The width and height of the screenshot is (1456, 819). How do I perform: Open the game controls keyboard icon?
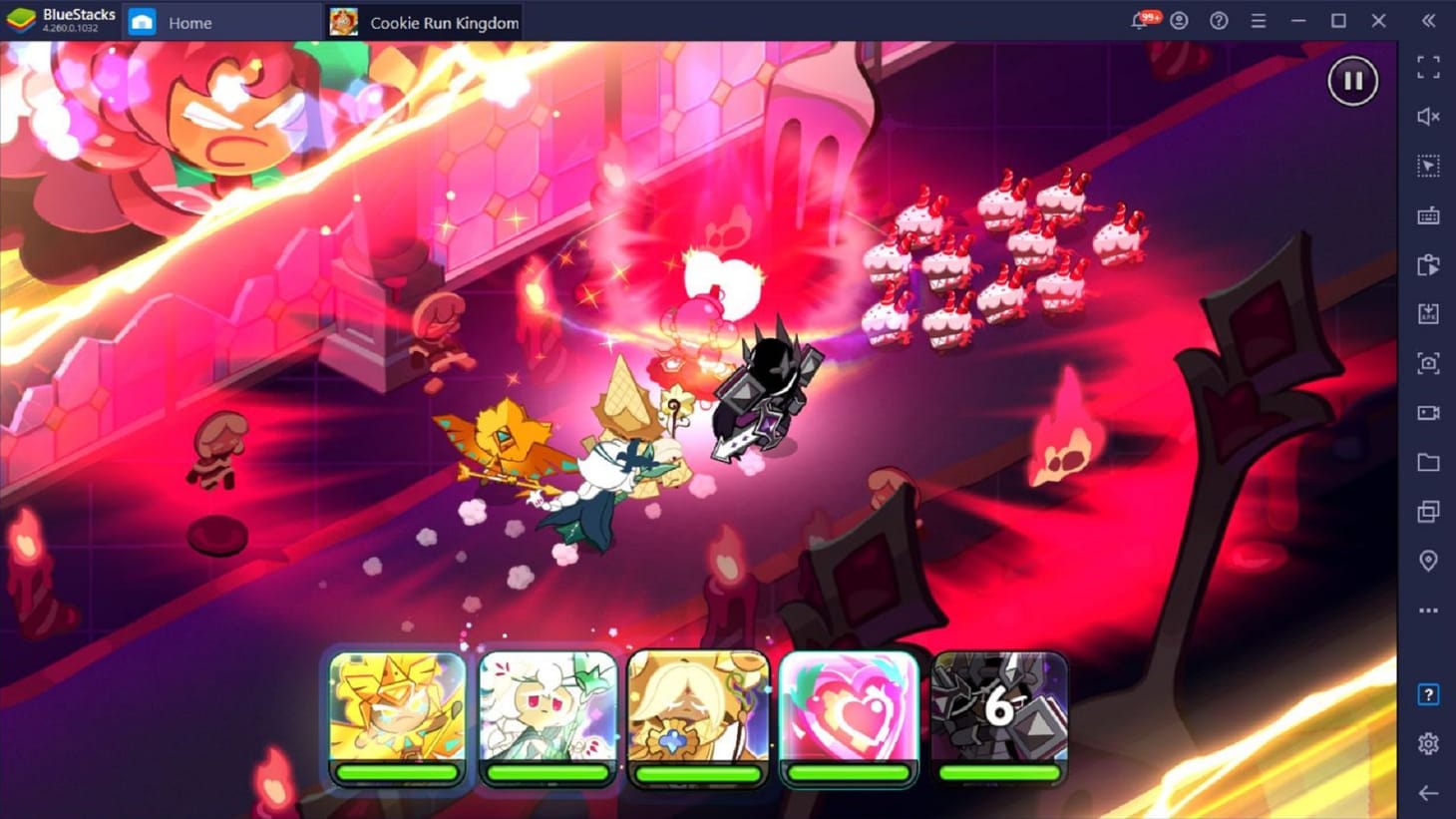pos(1428,214)
